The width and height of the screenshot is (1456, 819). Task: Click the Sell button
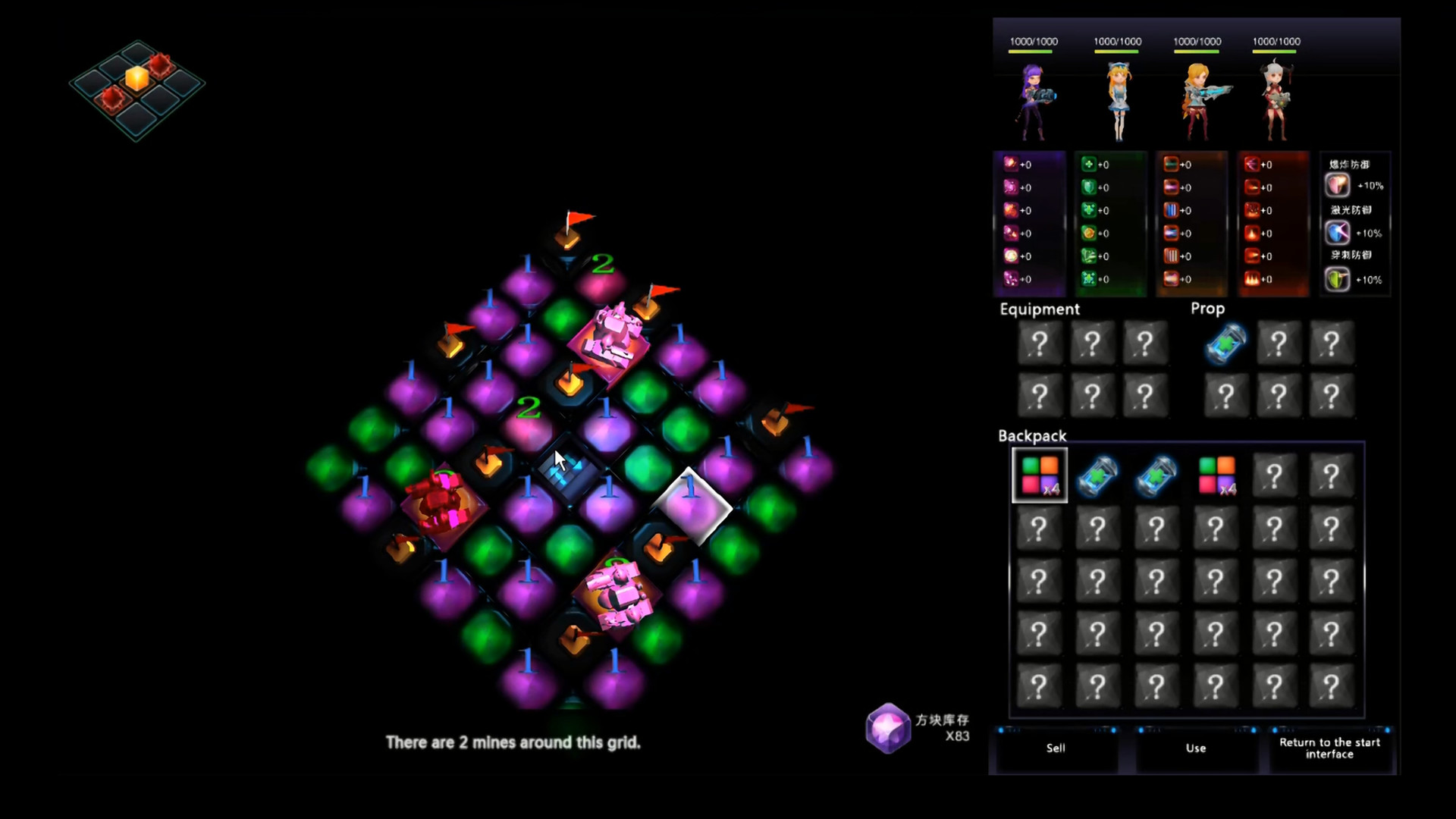click(x=1056, y=748)
